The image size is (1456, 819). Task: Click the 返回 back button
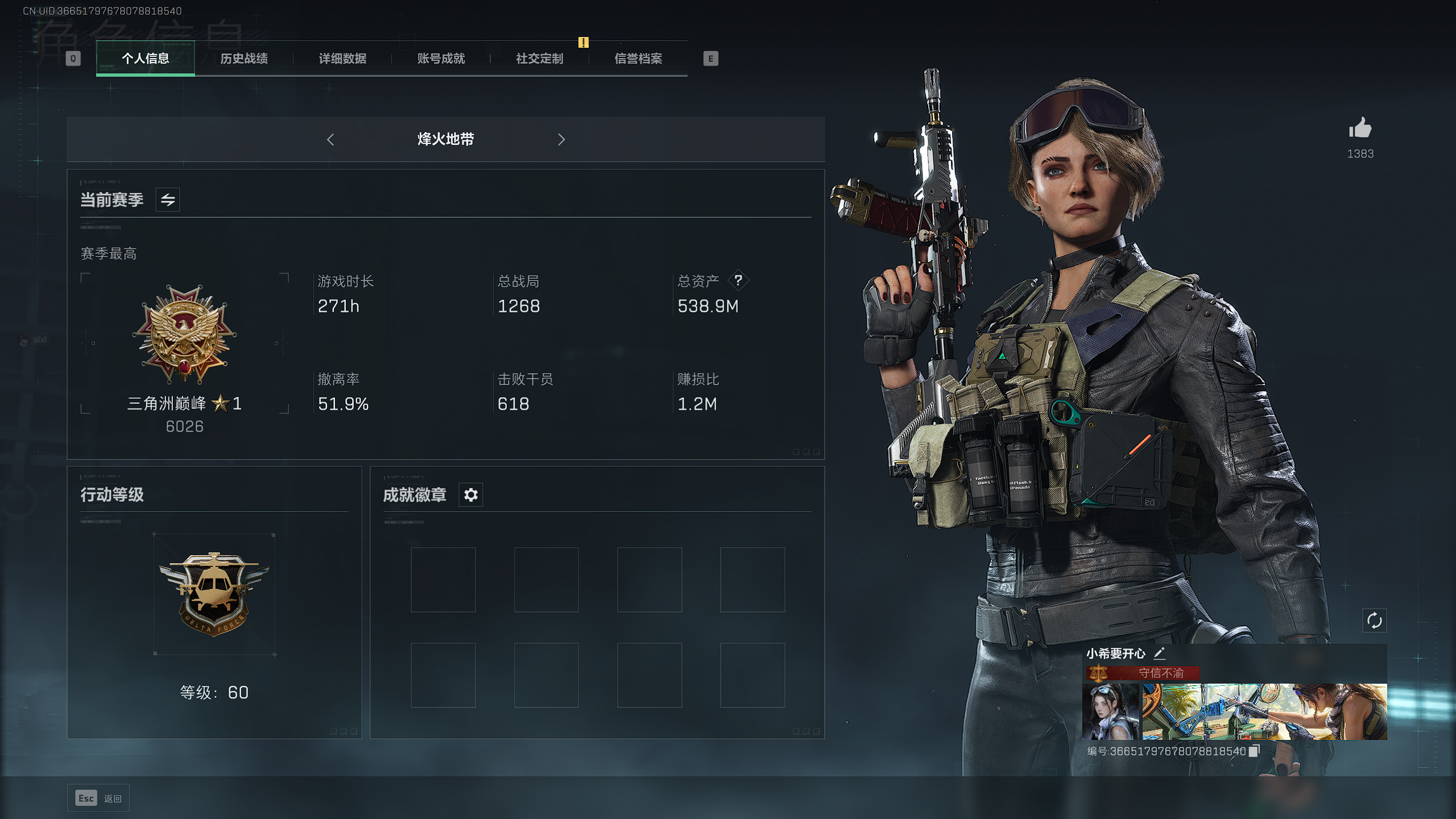click(98, 799)
